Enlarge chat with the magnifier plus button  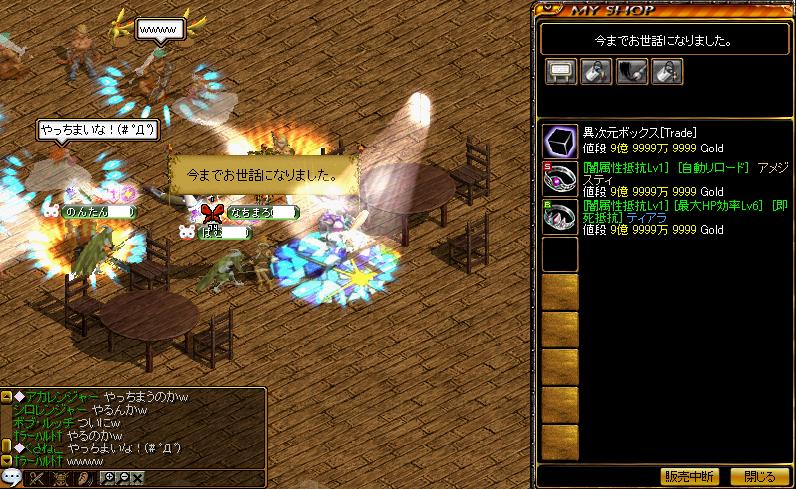coord(109,477)
